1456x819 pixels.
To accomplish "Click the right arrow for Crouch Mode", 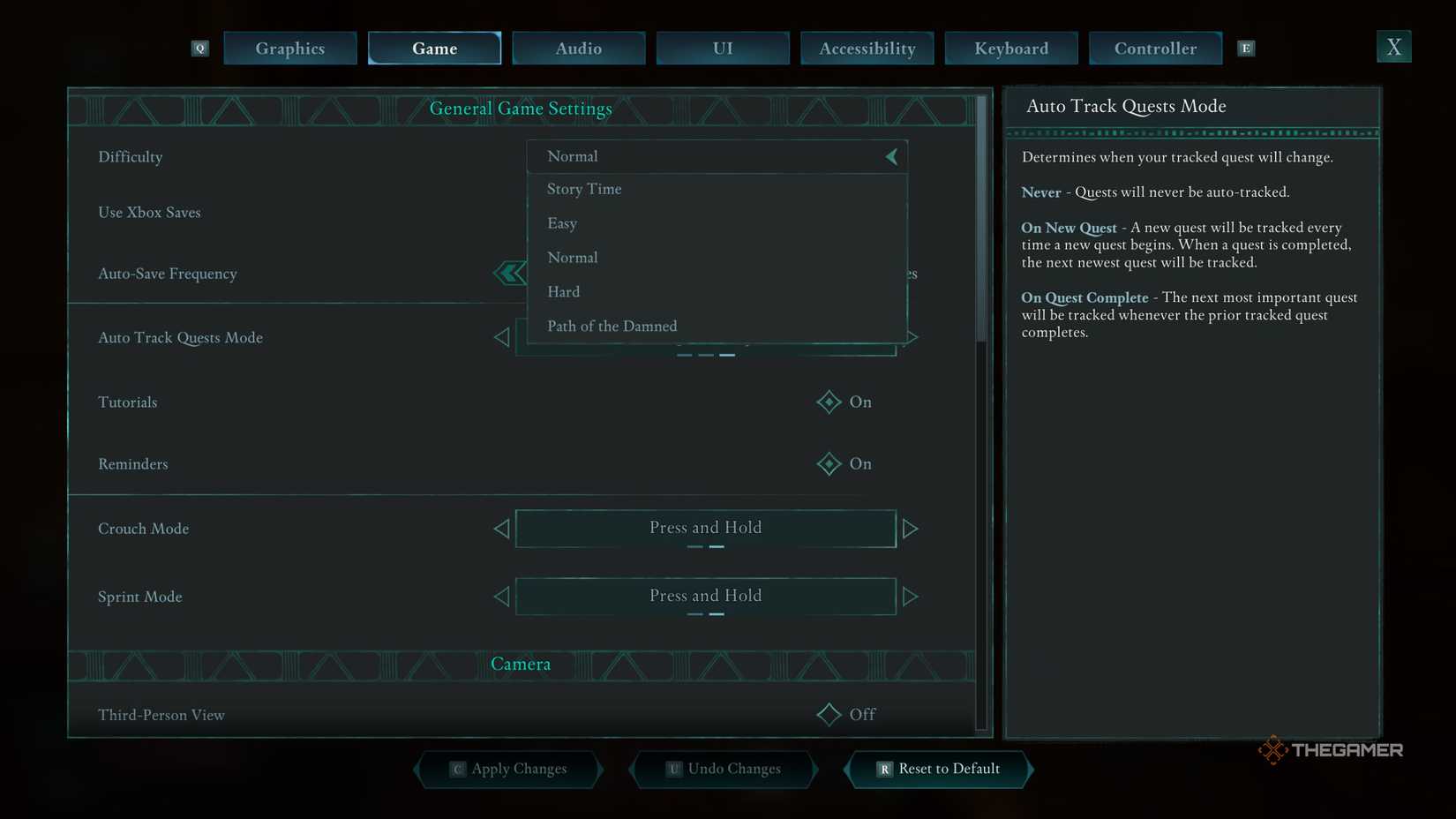I will [912, 528].
